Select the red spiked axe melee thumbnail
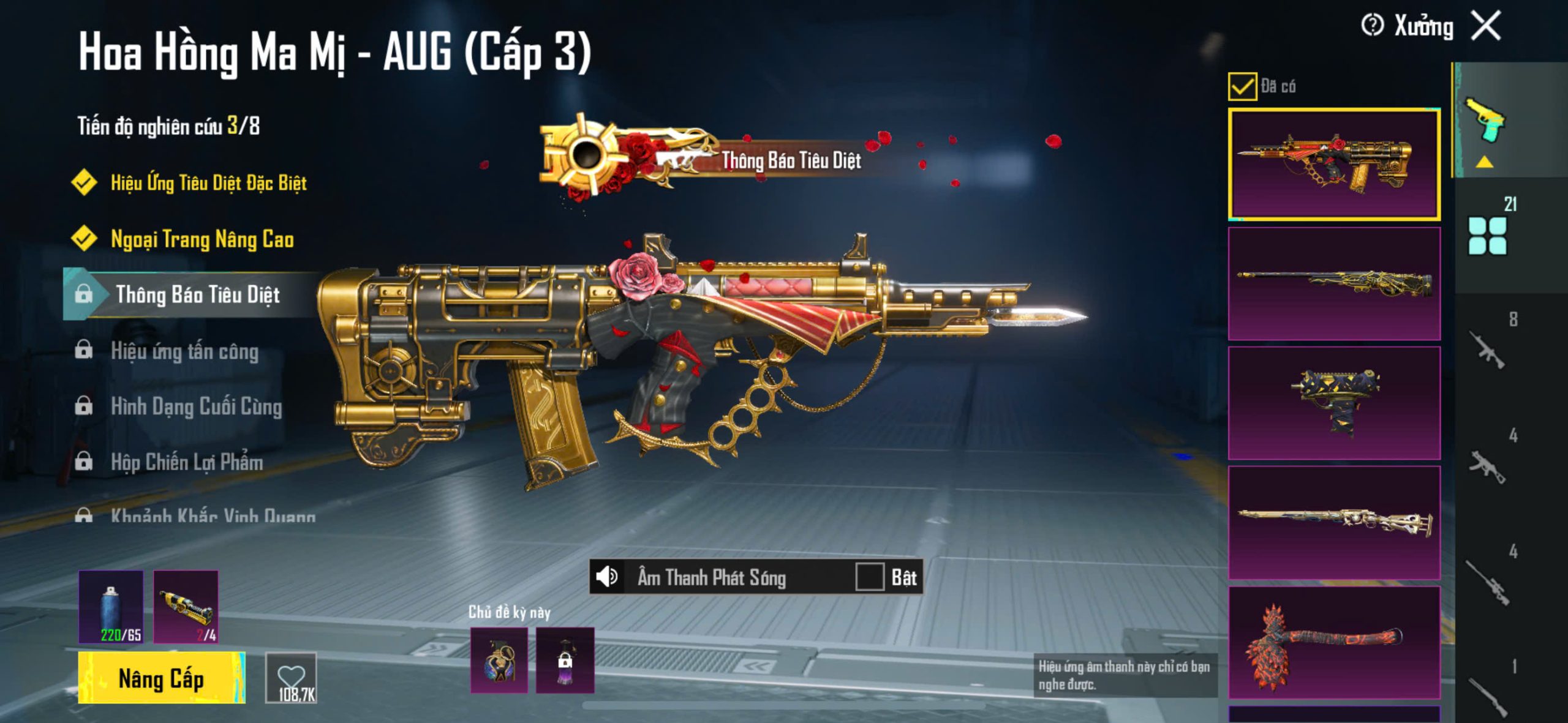The width and height of the screenshot is (1568, 723). tap(1334, 642)
